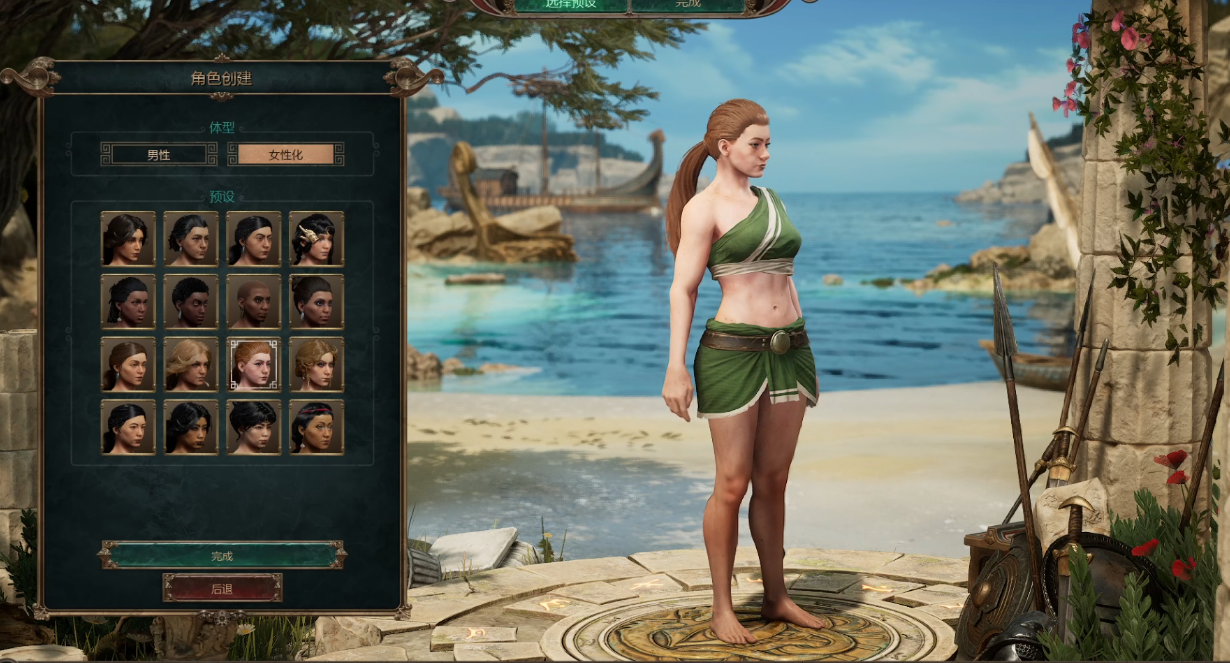Click the highlighted red-haired preset portrait
The image size is (1230, 663).
(x=253, y=364)
